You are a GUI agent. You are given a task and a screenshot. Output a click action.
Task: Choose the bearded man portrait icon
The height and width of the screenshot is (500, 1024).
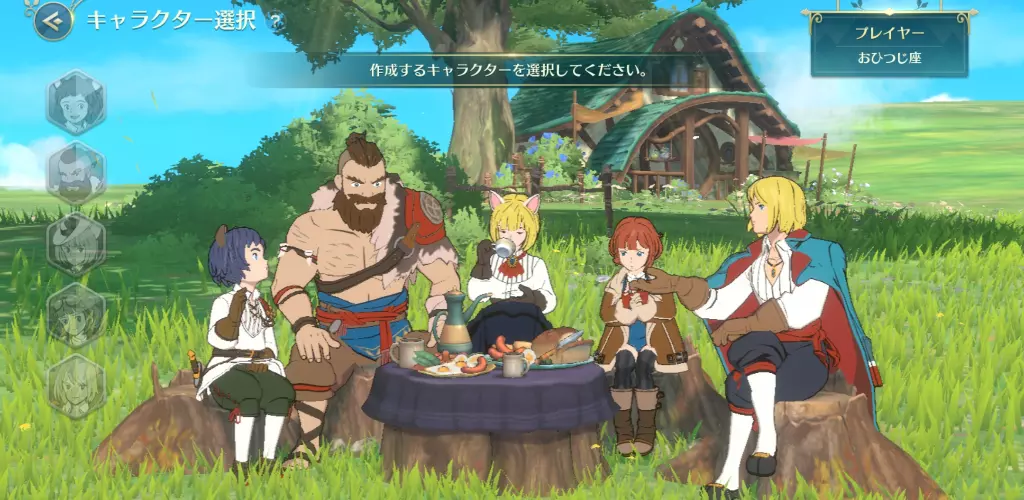point(76,172)
